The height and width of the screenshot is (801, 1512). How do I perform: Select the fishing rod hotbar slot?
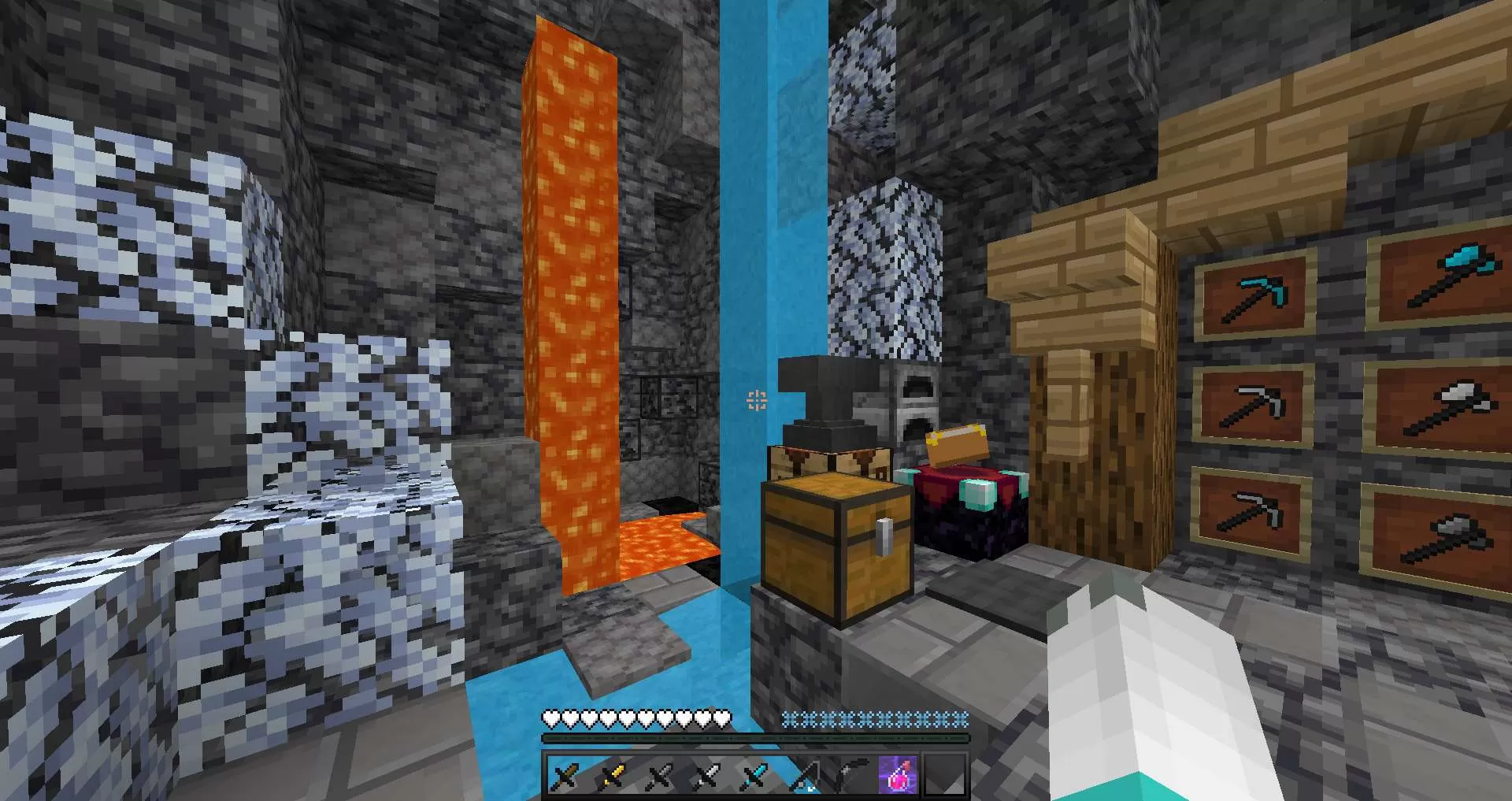pyautogui.click(x=802, y=777)
